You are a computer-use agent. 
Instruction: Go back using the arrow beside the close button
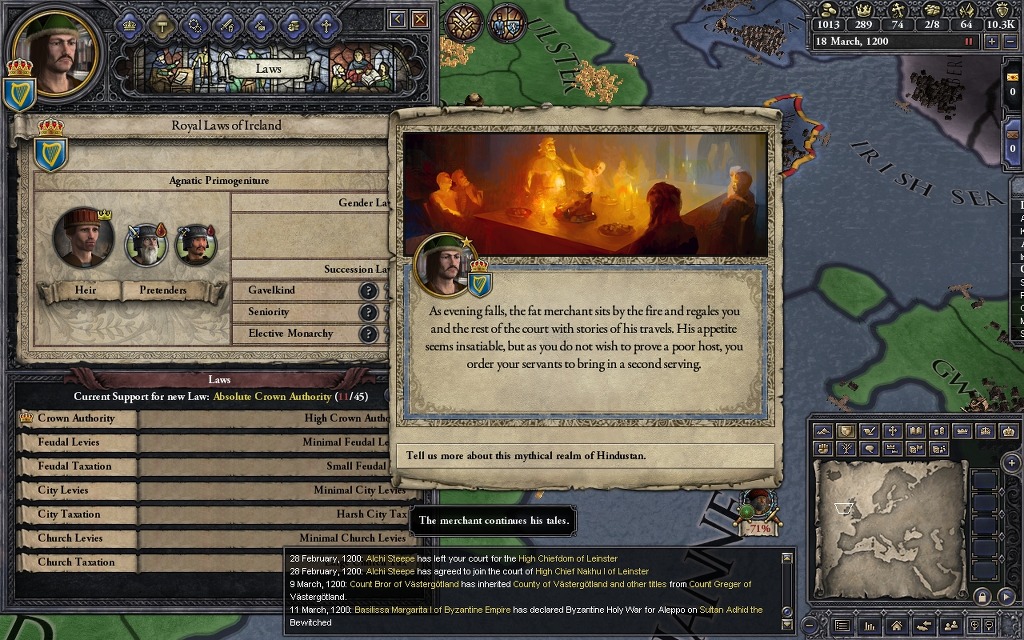pyautogui.click(x=397, y=19)
